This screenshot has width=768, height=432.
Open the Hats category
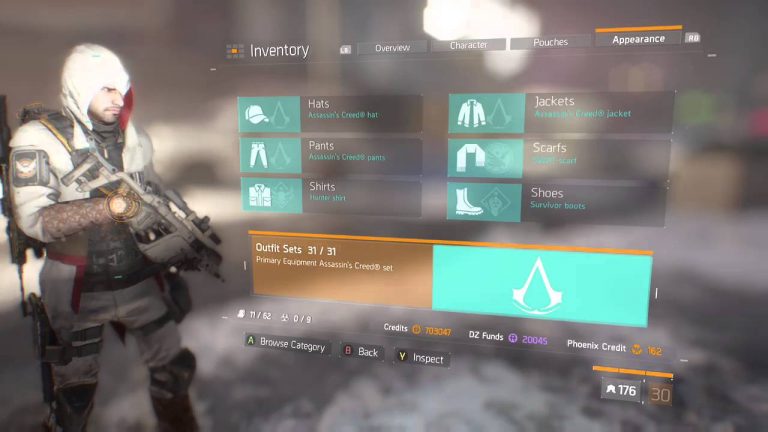pos(330,112)
